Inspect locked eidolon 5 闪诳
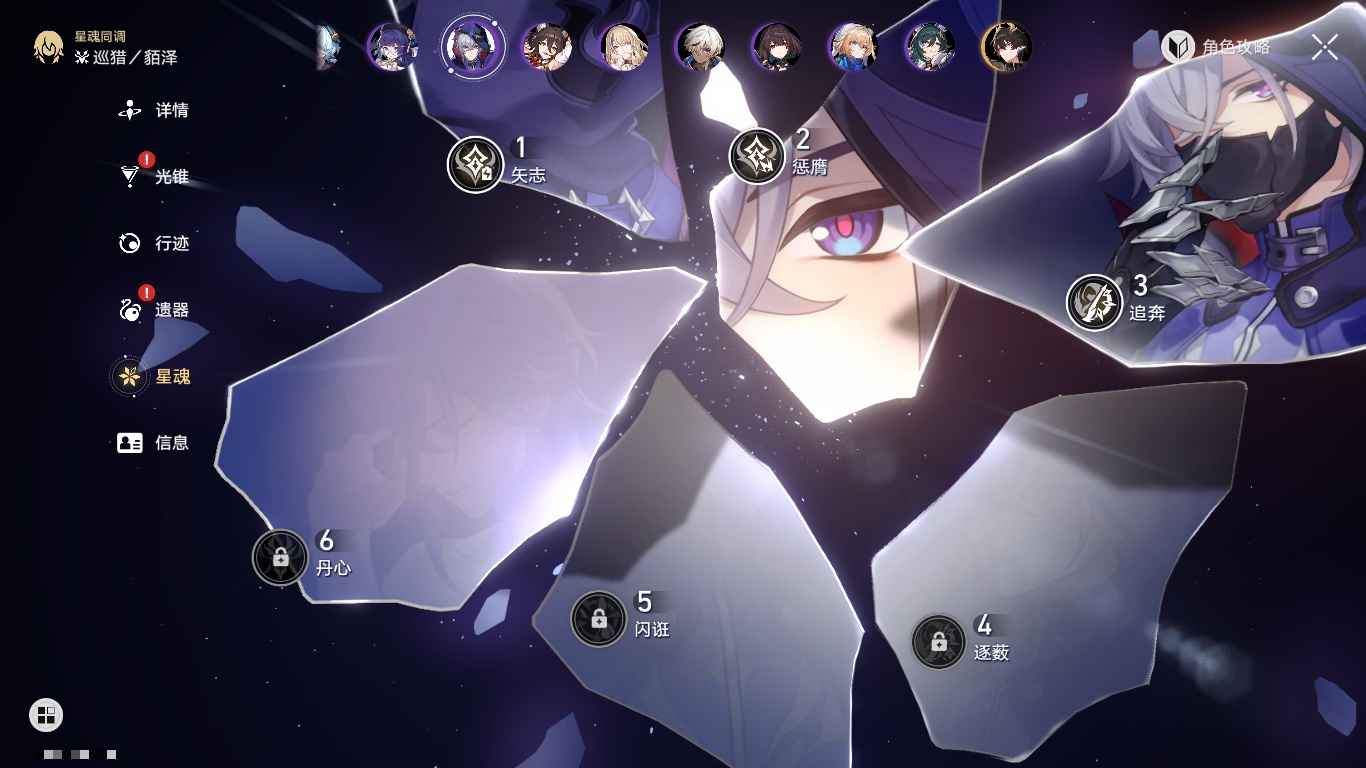Screen dimensions: 1366x768 pyautogui.click(x=598, y=619)
